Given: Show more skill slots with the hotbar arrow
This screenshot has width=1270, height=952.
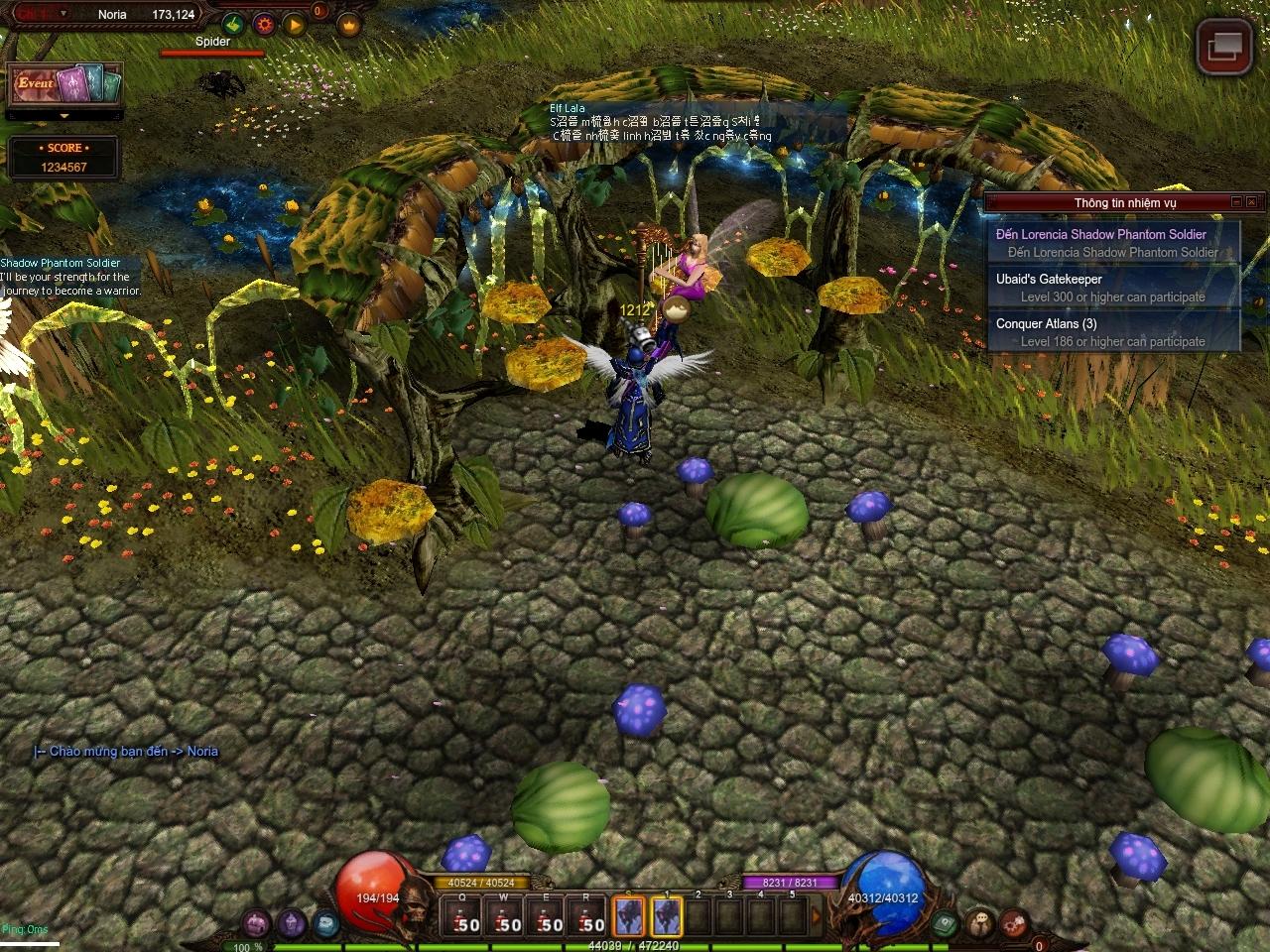Looking at the screenshot, I should tap(819, 916).
